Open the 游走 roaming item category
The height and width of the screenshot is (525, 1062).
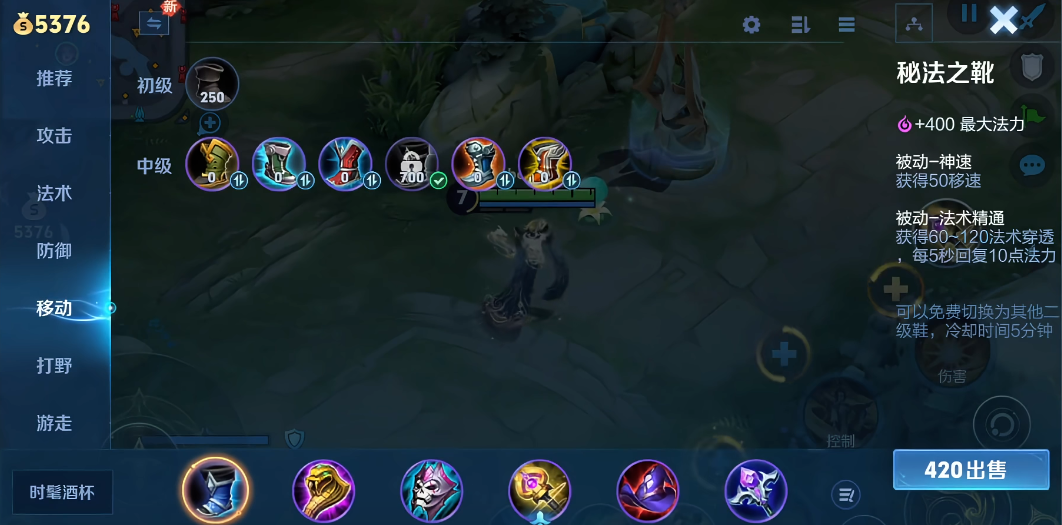(54, 423)
